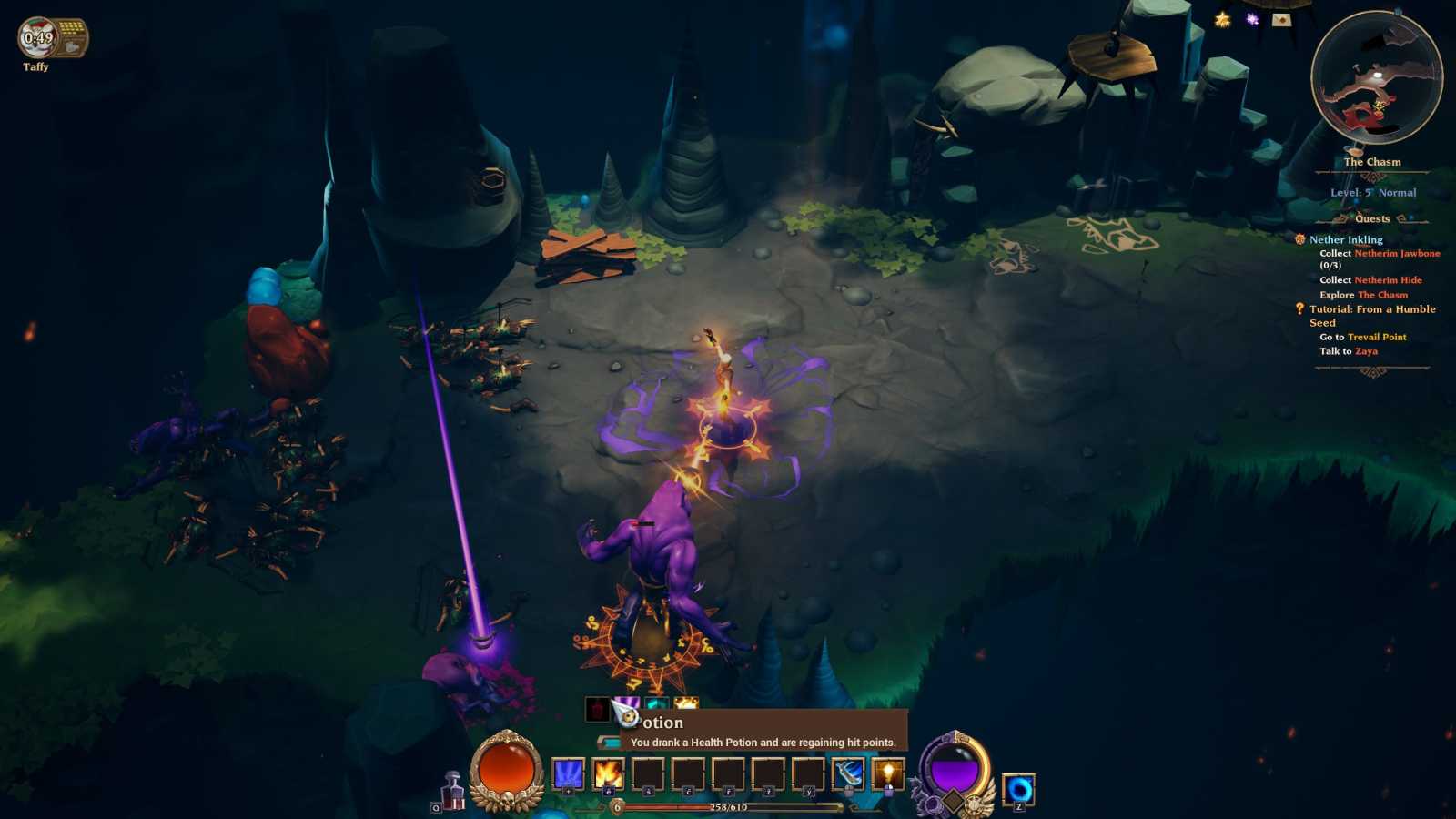Activate the blue skill in the first hotbar slot
Screen dimensions: 1456x819
(x=567, y=773)
